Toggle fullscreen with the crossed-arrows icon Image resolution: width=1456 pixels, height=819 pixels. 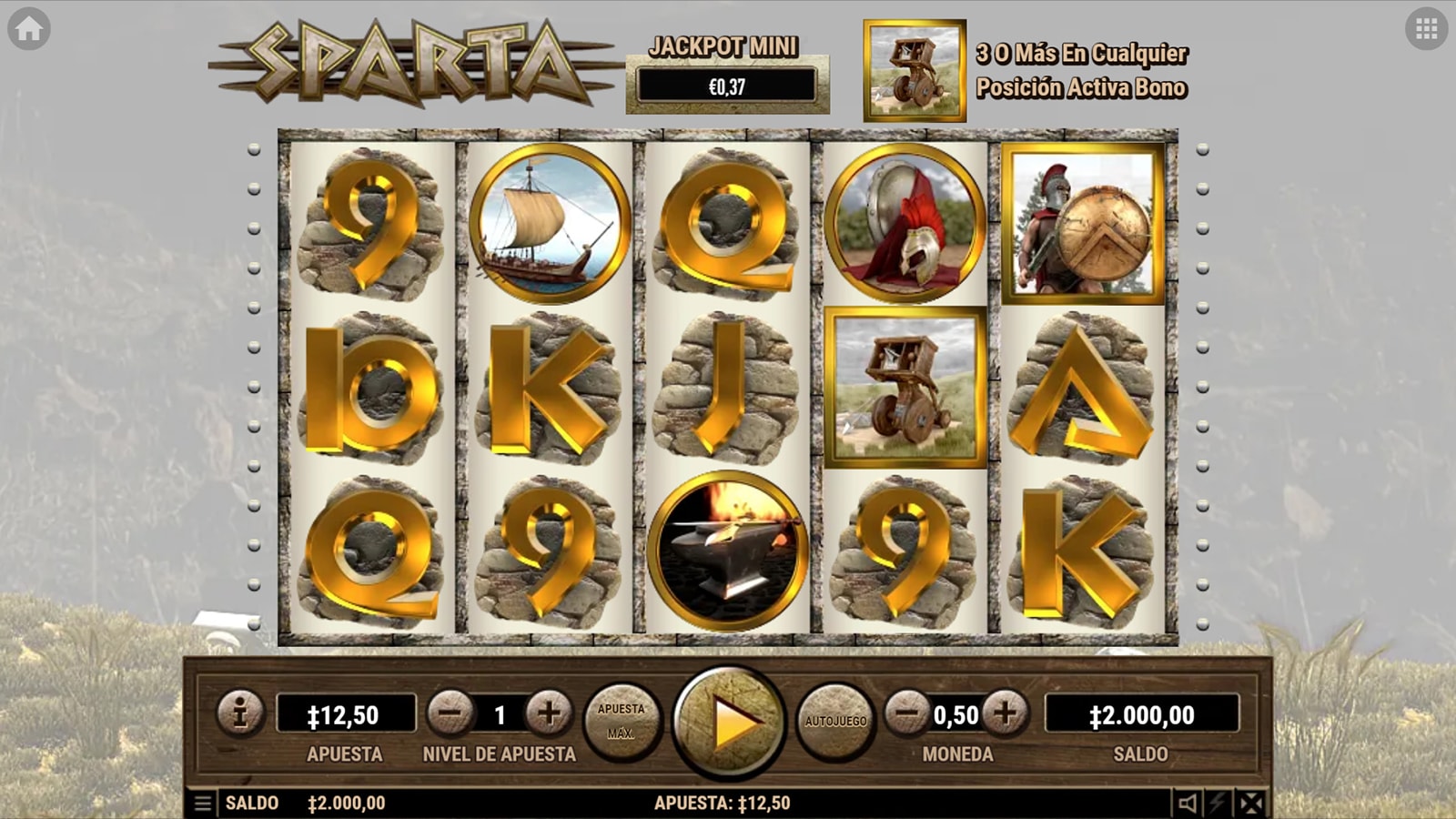1252,803
